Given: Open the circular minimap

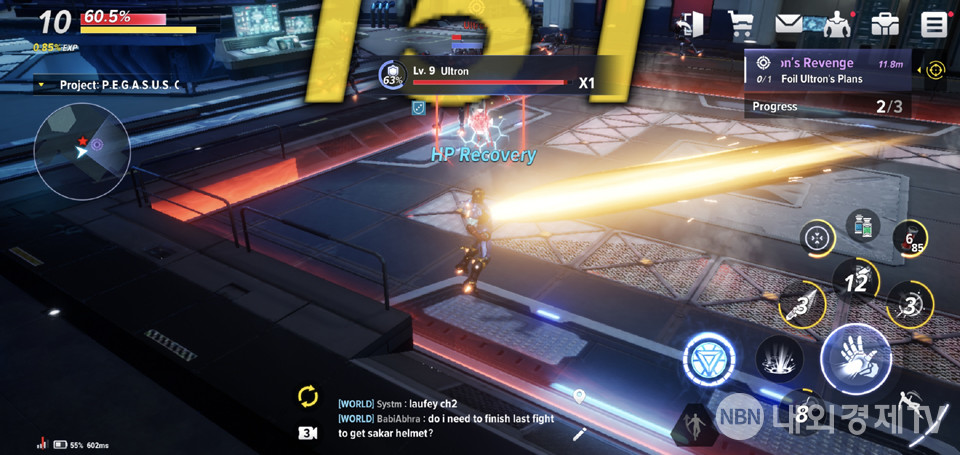Looking at the screenshot, I should (81, 152).
